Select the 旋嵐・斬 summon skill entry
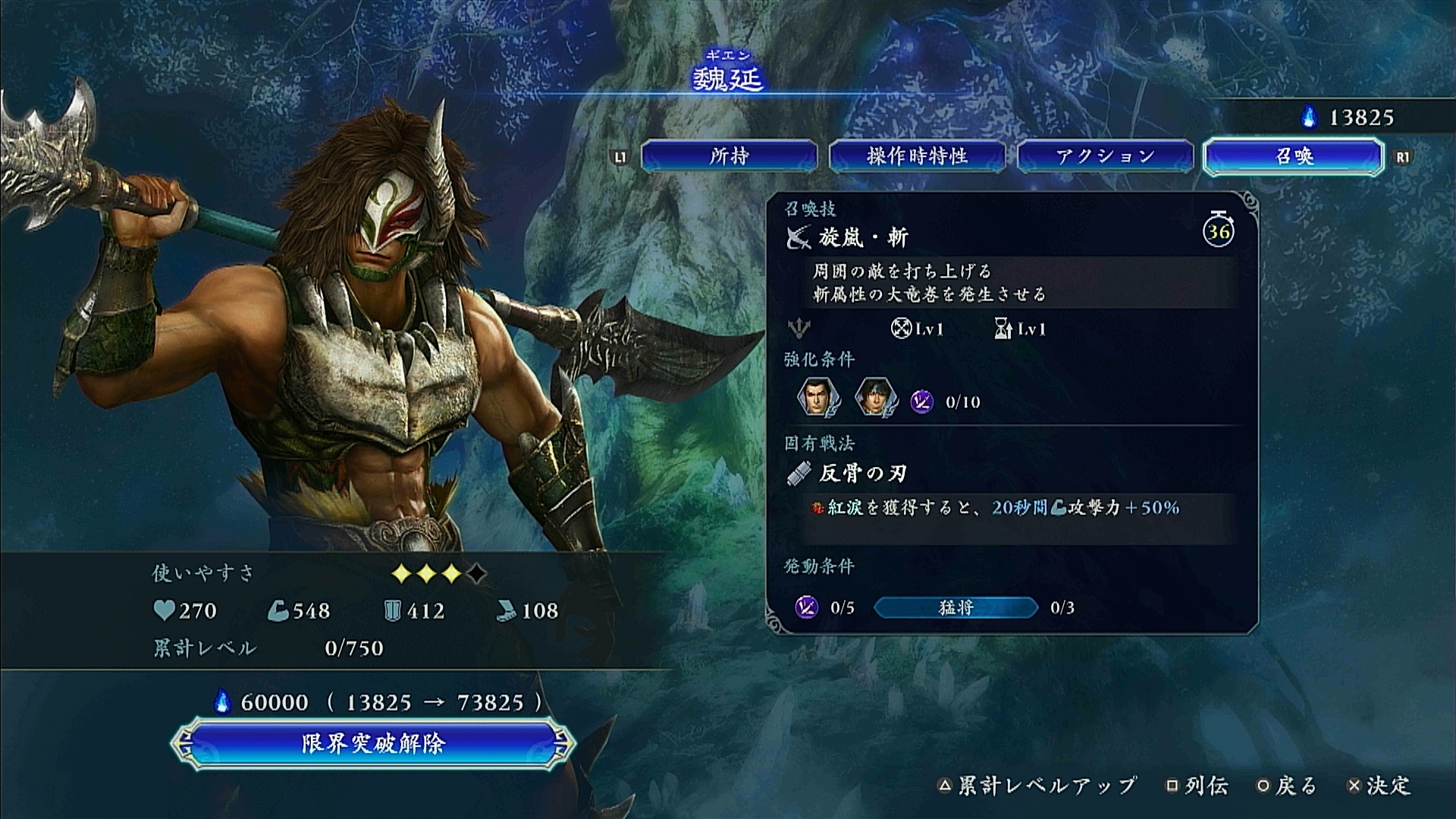The image size is (1456, 819). tap(863, 238)
